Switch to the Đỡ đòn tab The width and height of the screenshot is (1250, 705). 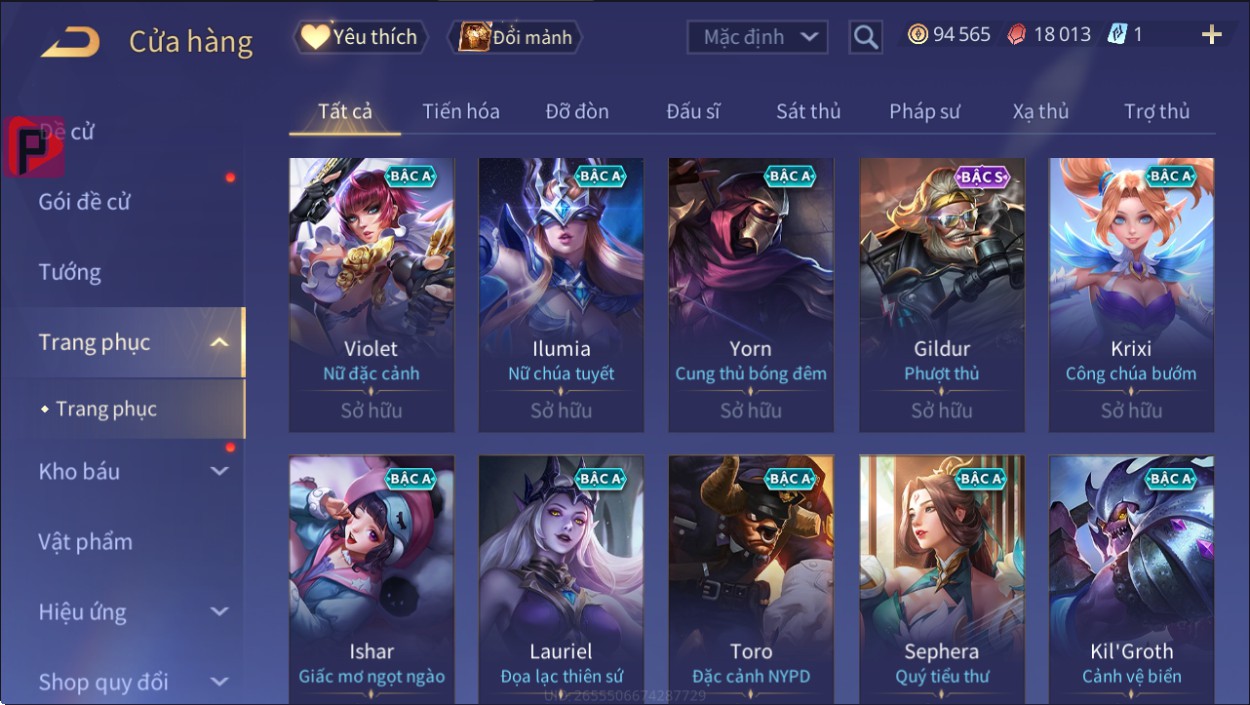coord(577,112)
